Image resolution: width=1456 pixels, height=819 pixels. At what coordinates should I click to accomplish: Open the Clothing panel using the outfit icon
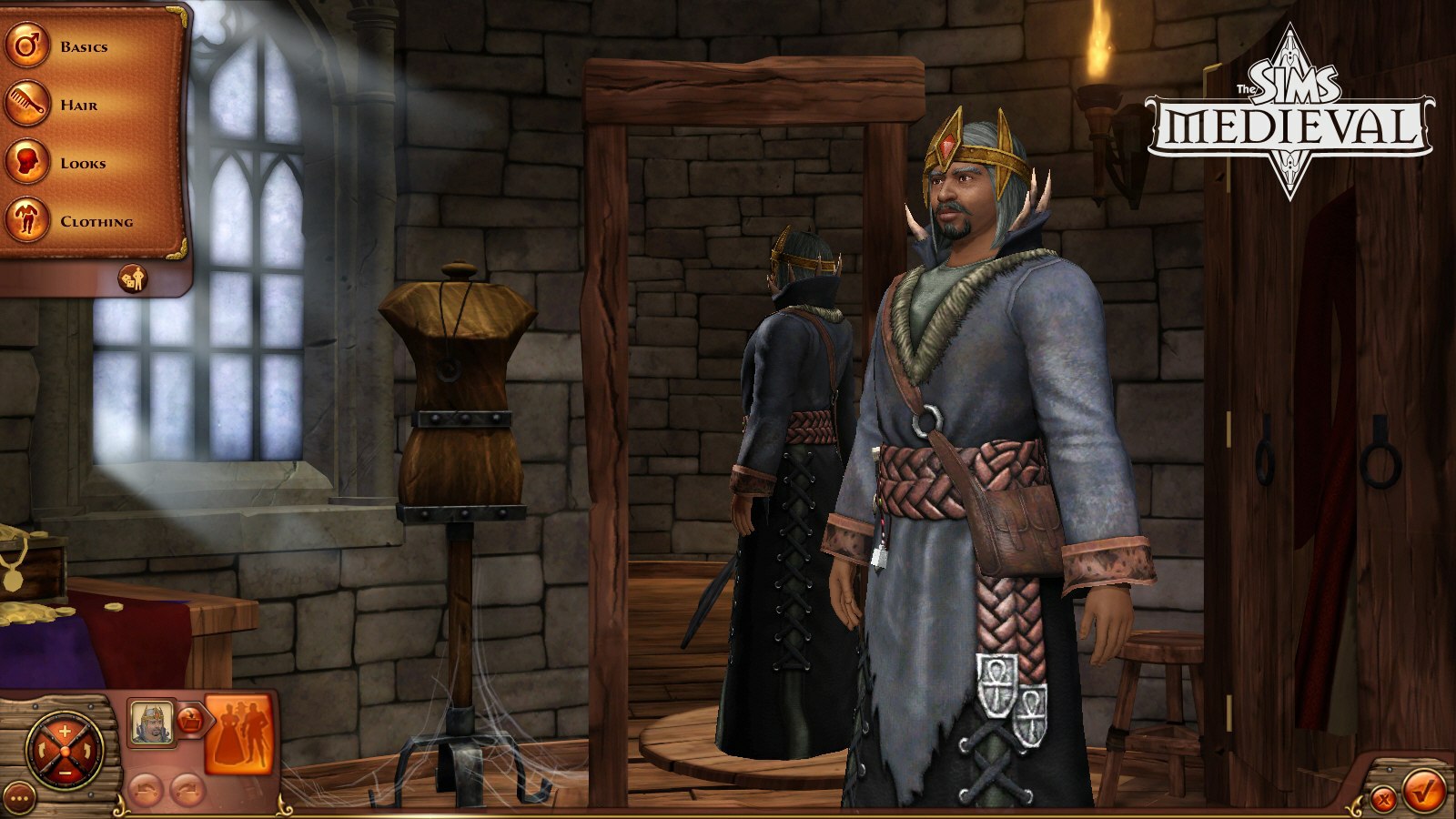(27, 220)
